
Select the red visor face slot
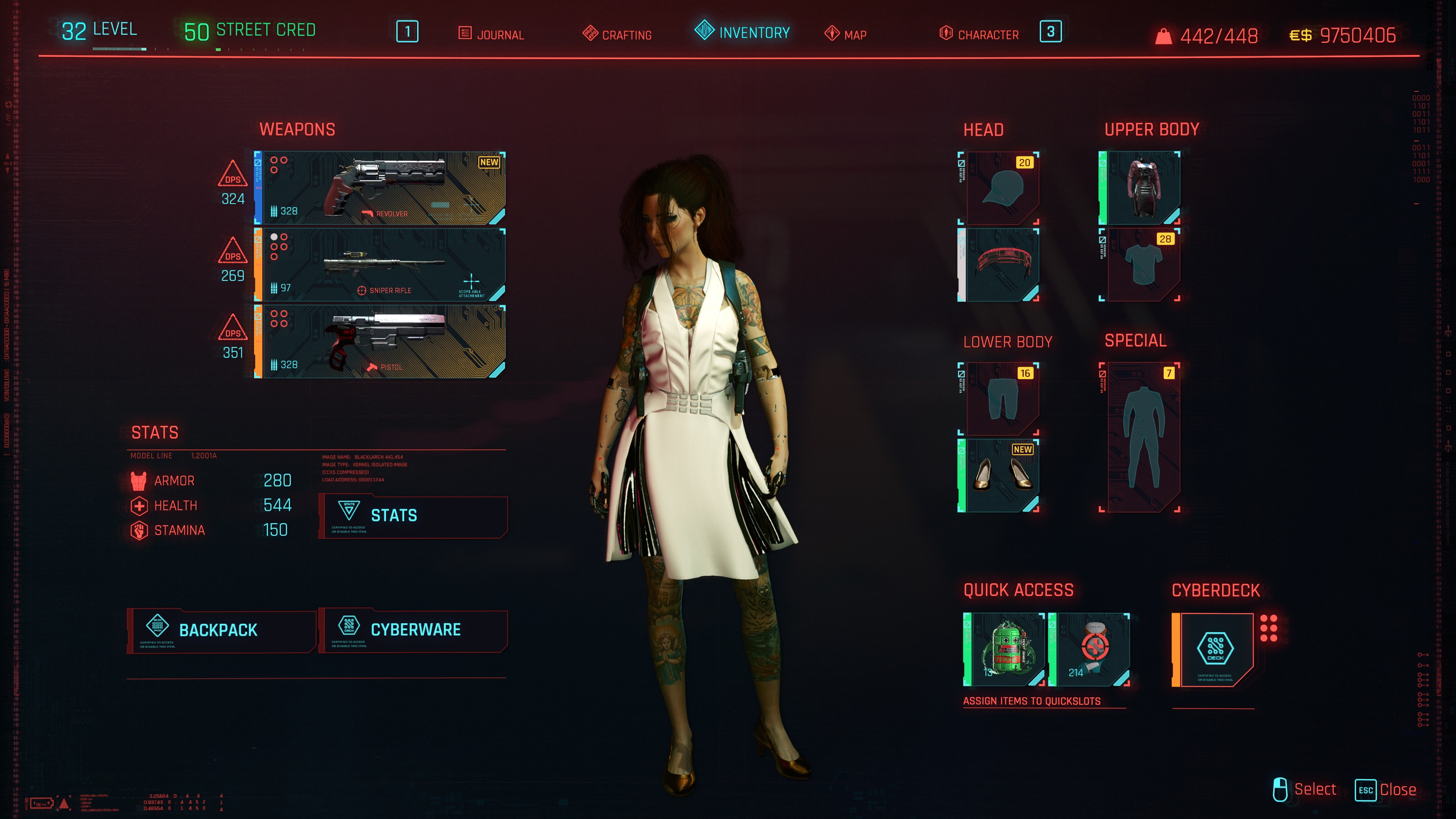click(x=999, y=265)
